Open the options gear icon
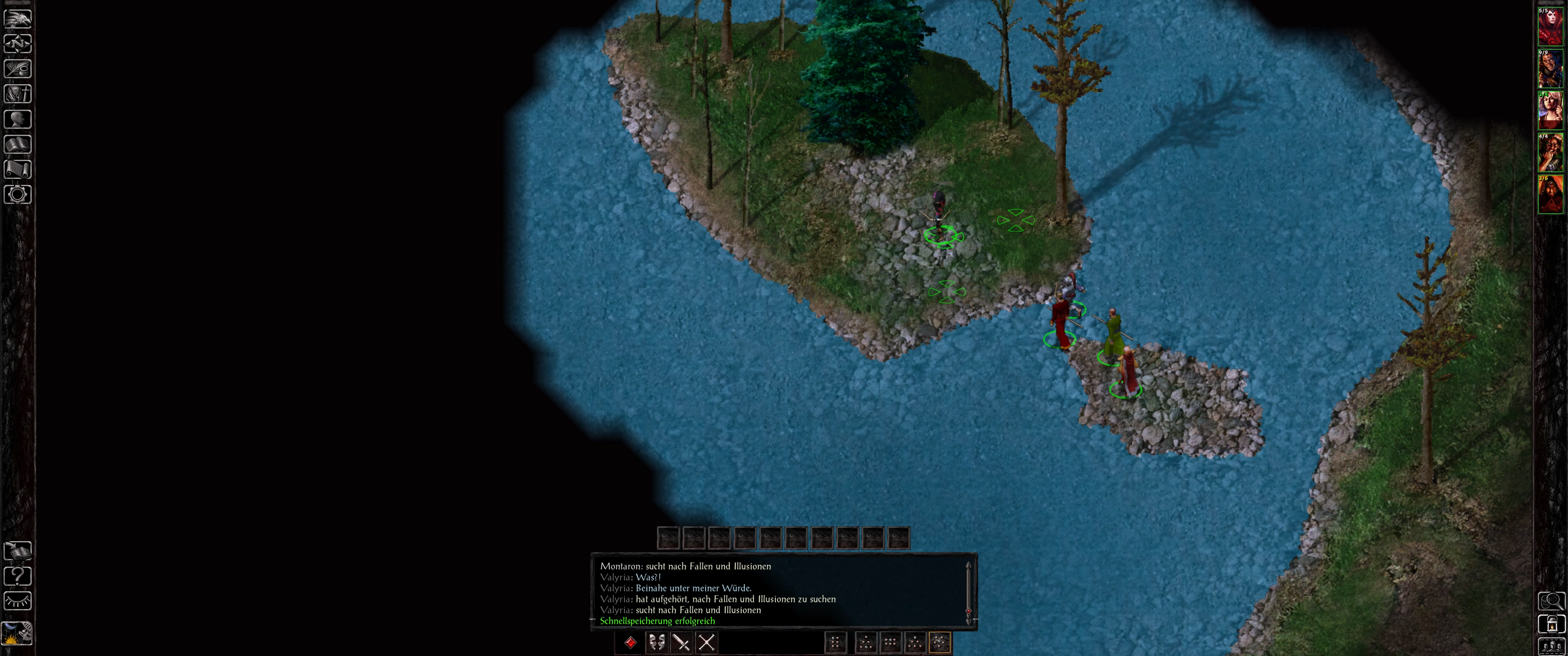 point(18,194)
